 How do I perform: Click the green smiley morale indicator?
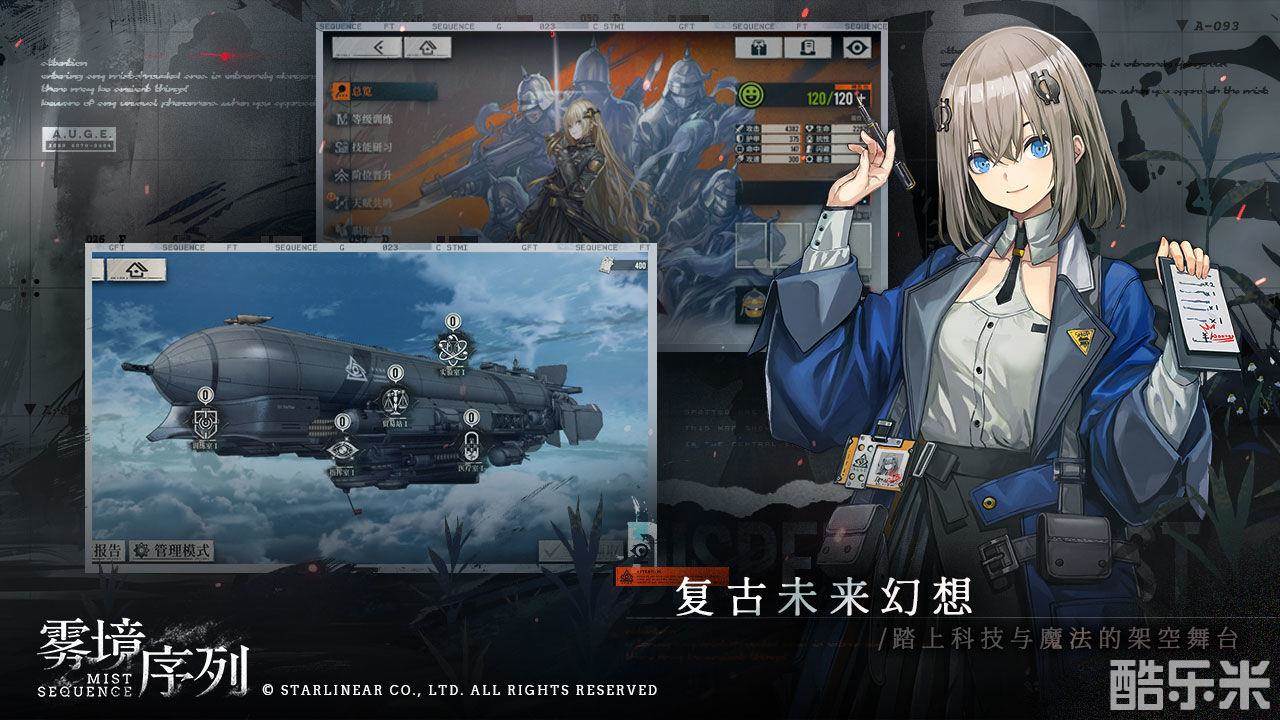point(751,94)
